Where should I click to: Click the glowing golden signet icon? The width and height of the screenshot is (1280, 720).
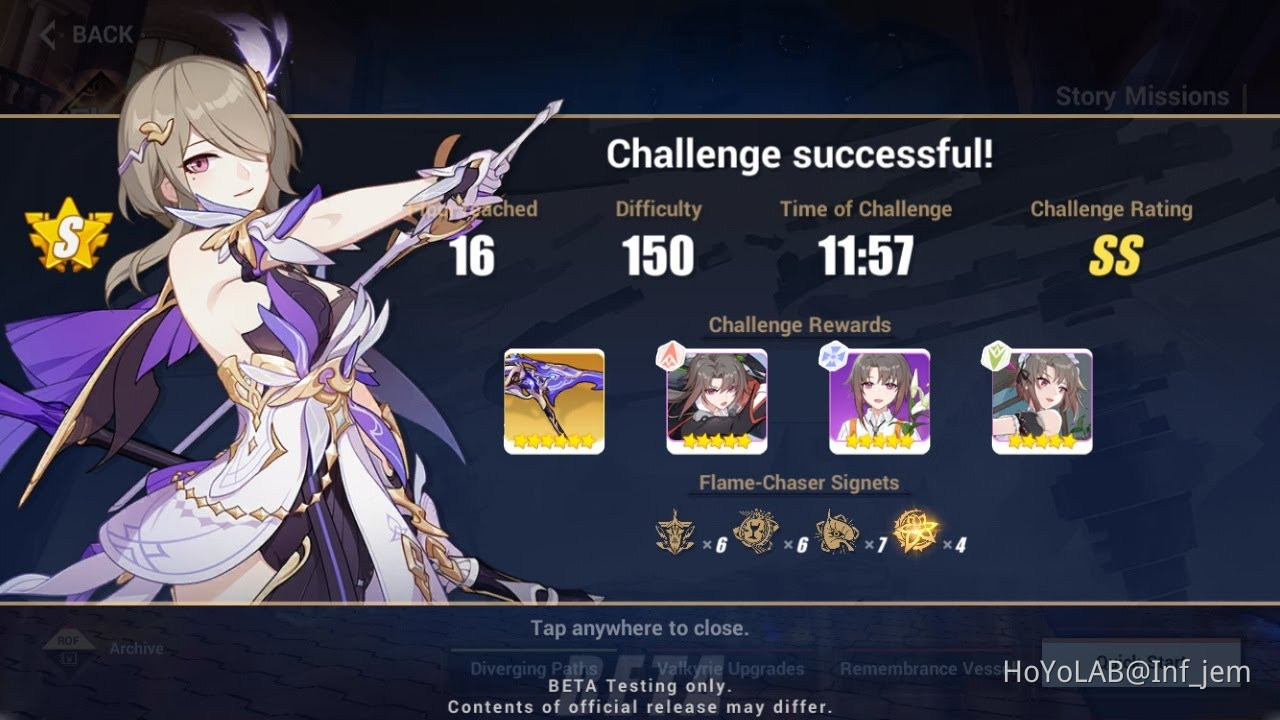click(x=918, y=532)
